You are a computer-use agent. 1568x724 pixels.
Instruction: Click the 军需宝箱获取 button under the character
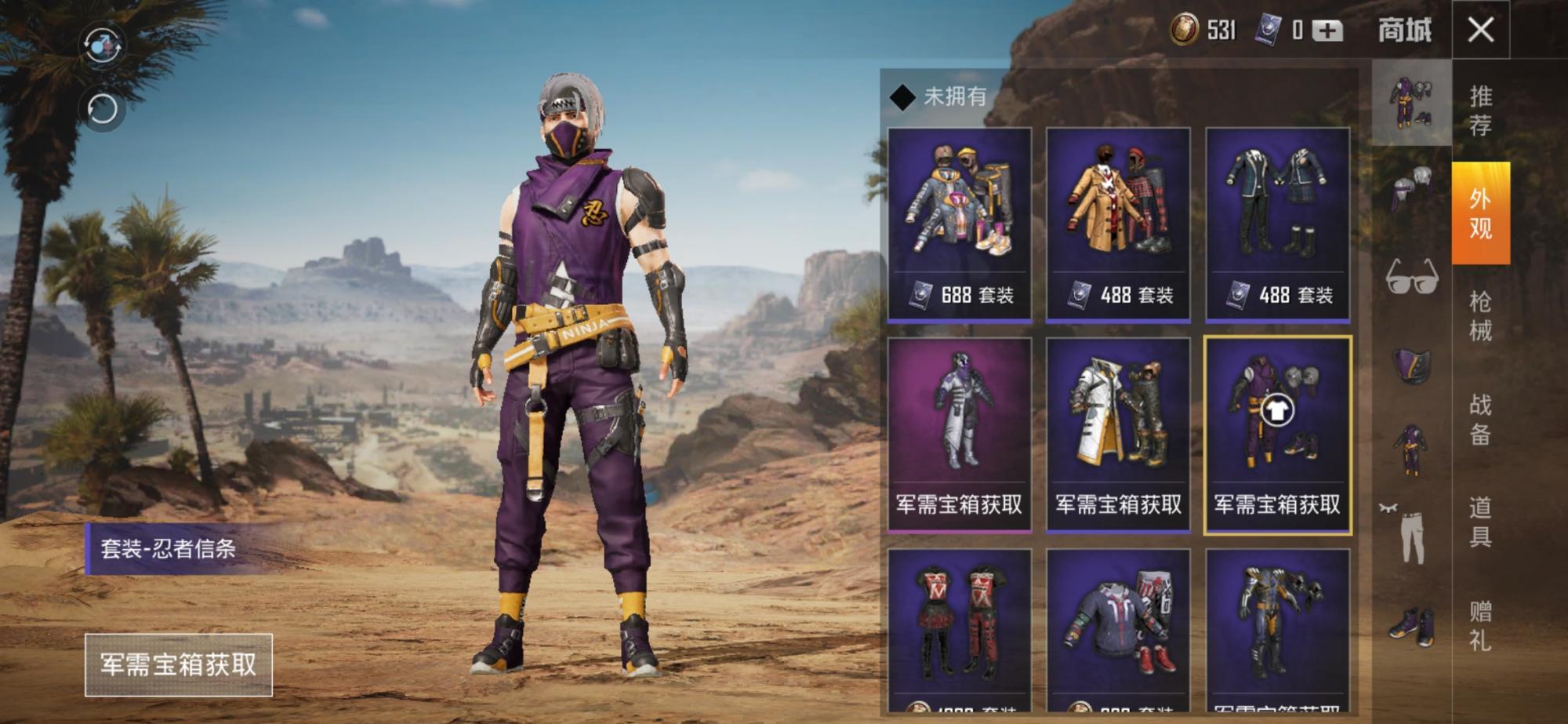tap(179, 664)
